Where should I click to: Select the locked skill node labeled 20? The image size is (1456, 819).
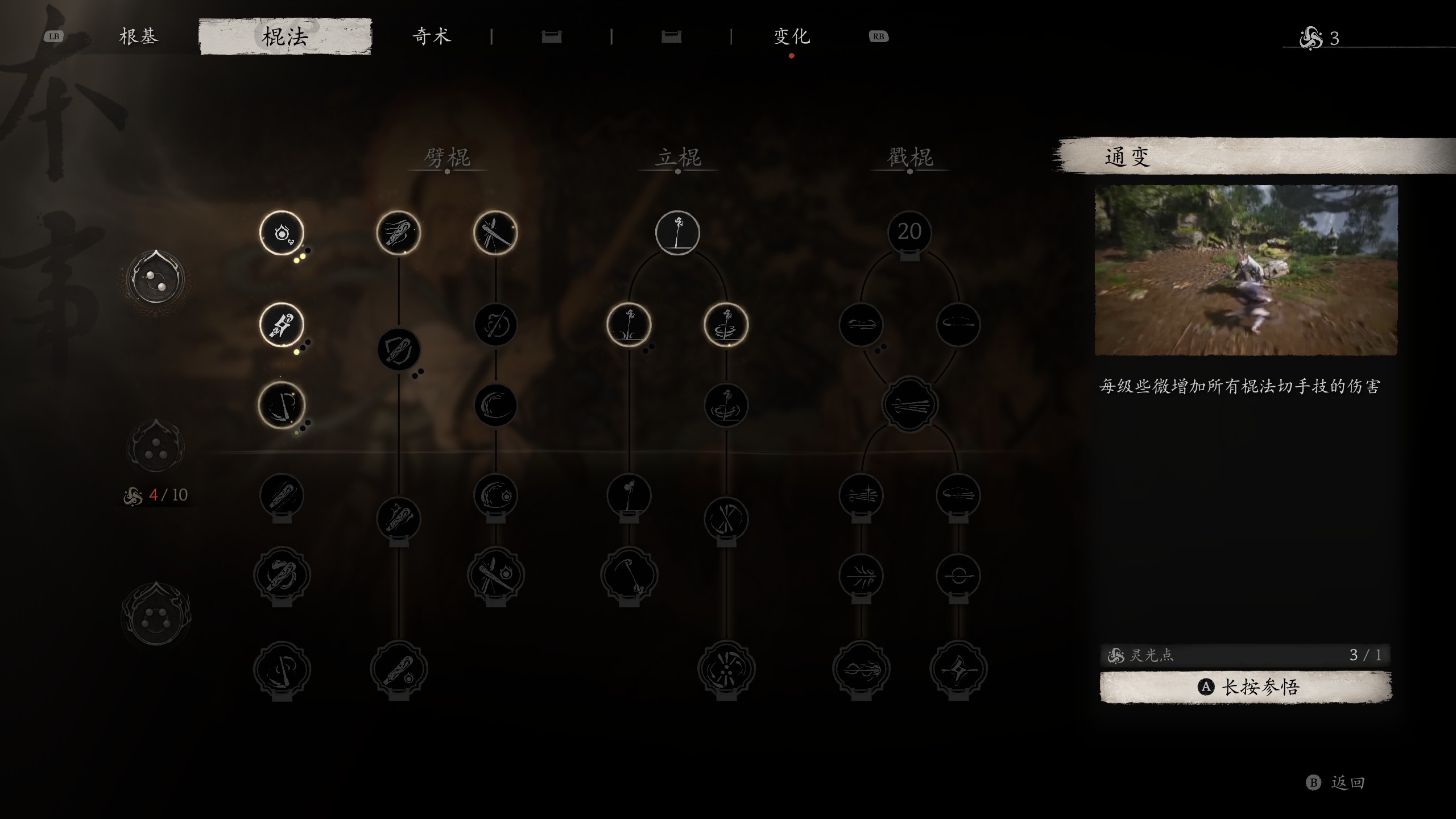click(909, 233)
